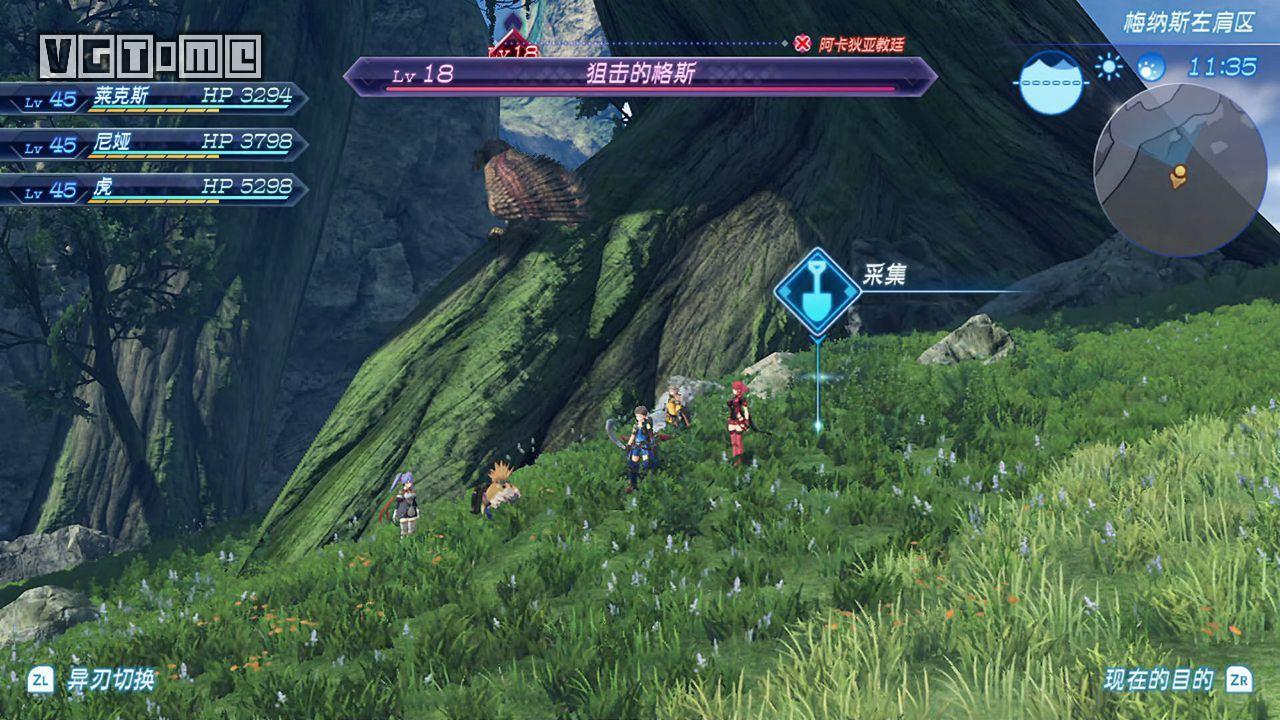Click the sun weather icon
This screenshot has height=720, width=1280.
pyautogui.click(x=1108, y=67)
